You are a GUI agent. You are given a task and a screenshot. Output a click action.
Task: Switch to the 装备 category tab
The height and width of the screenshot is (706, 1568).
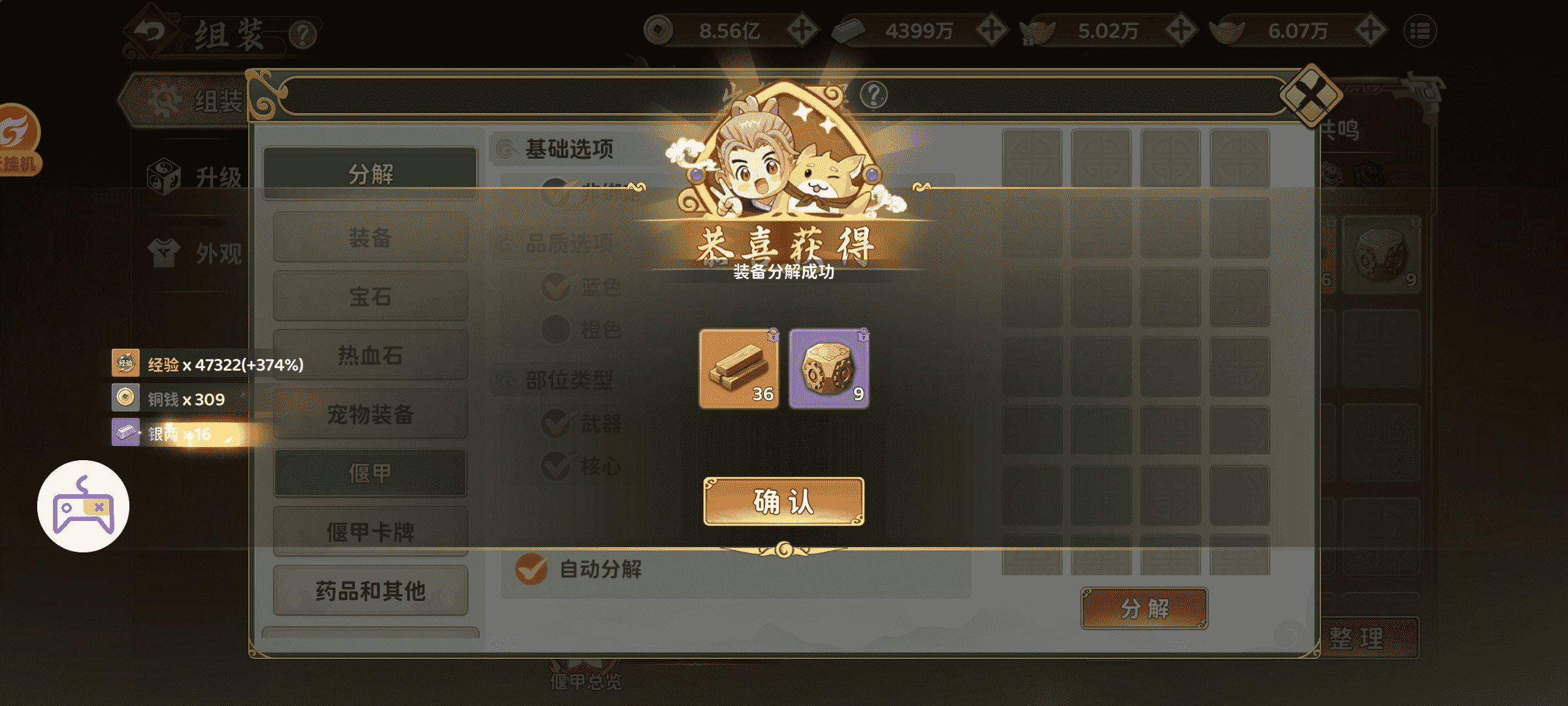370,238
